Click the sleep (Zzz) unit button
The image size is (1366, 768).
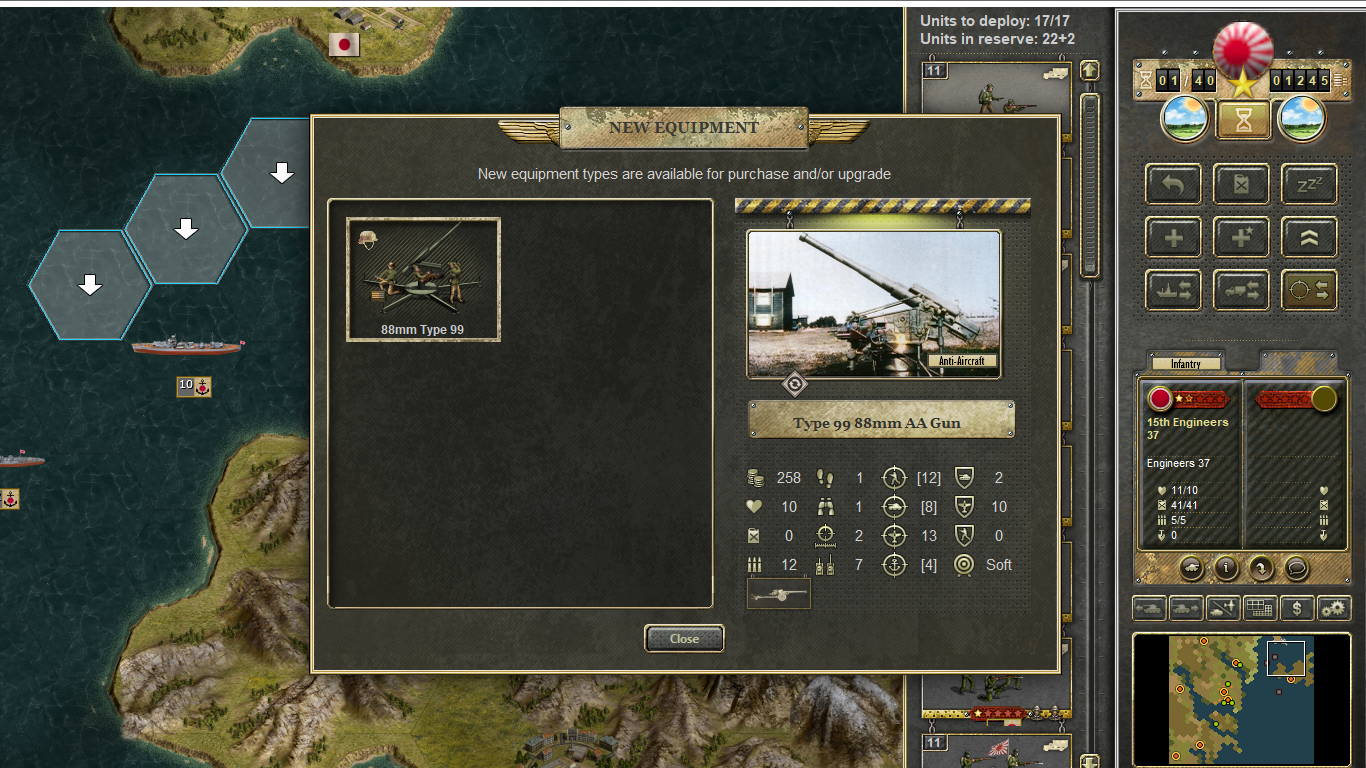[x=1309, y=184]
